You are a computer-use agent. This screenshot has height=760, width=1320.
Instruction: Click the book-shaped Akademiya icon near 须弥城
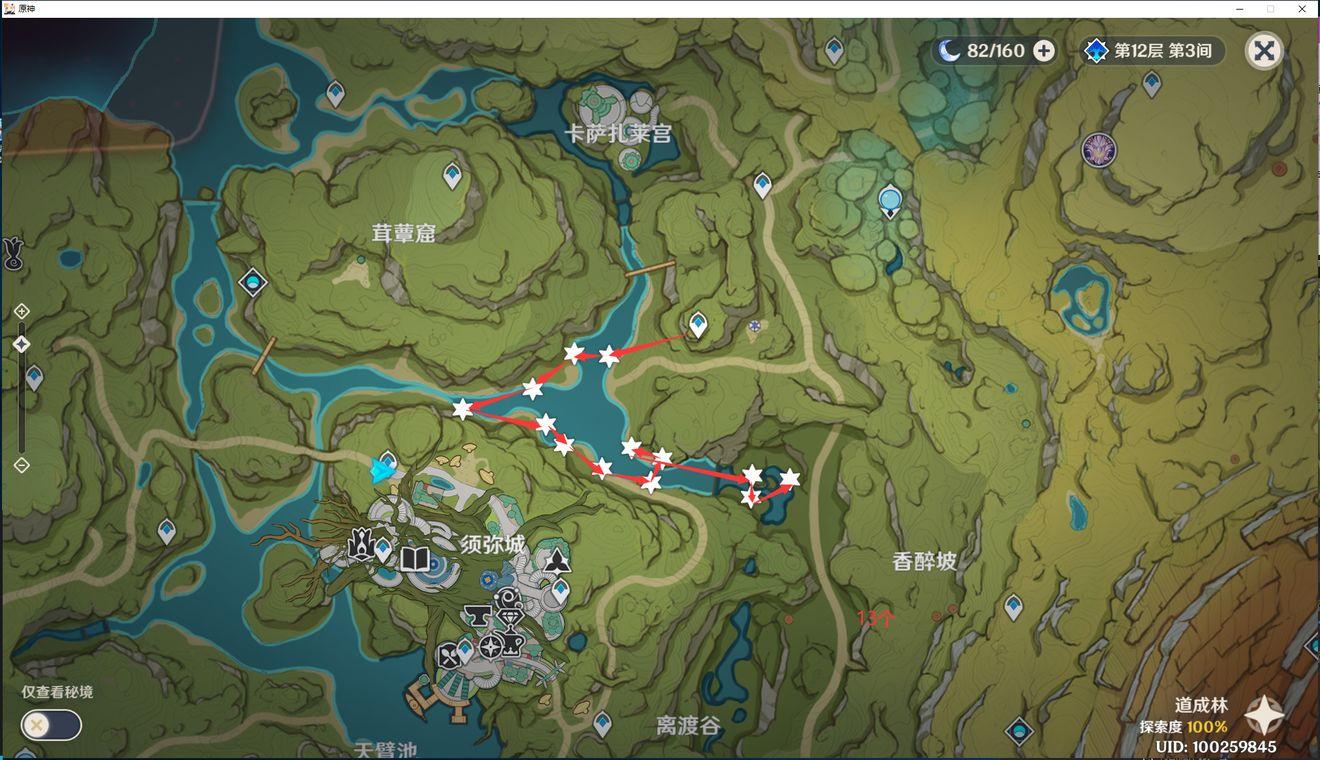click(x=417, y=560)
